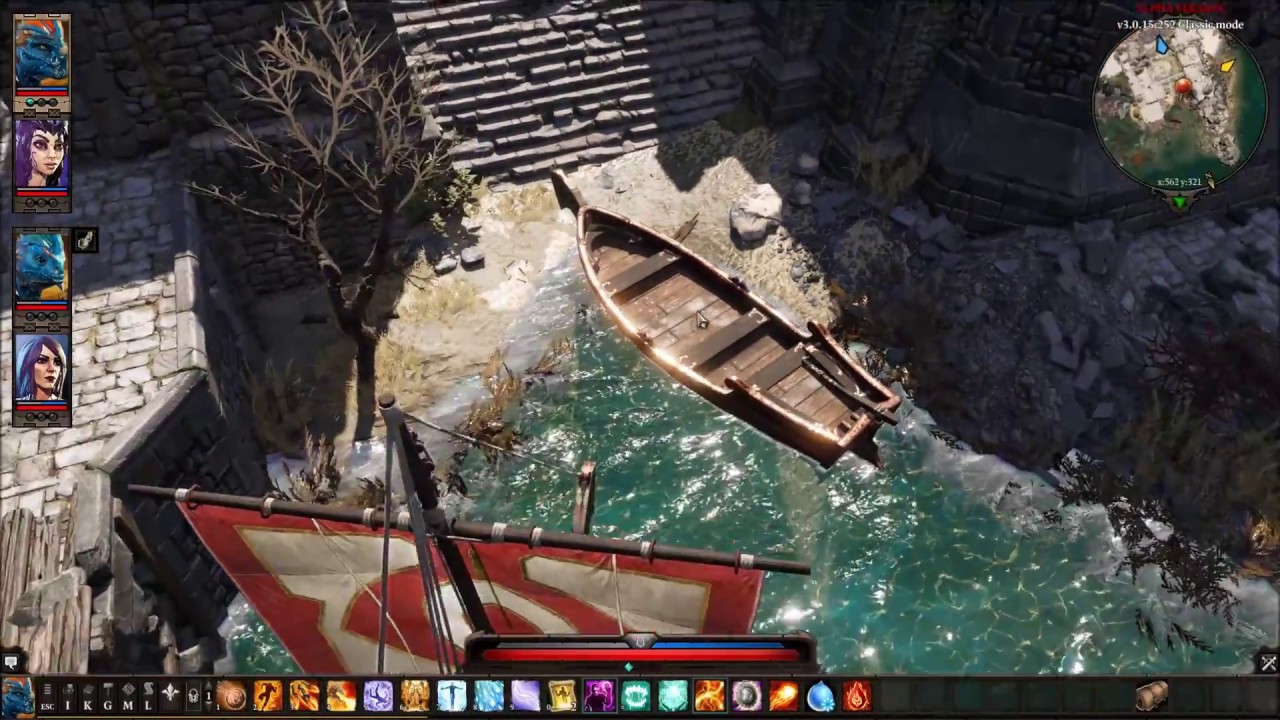
Task: Open the journal (L) button
Action: coord(147,696)
